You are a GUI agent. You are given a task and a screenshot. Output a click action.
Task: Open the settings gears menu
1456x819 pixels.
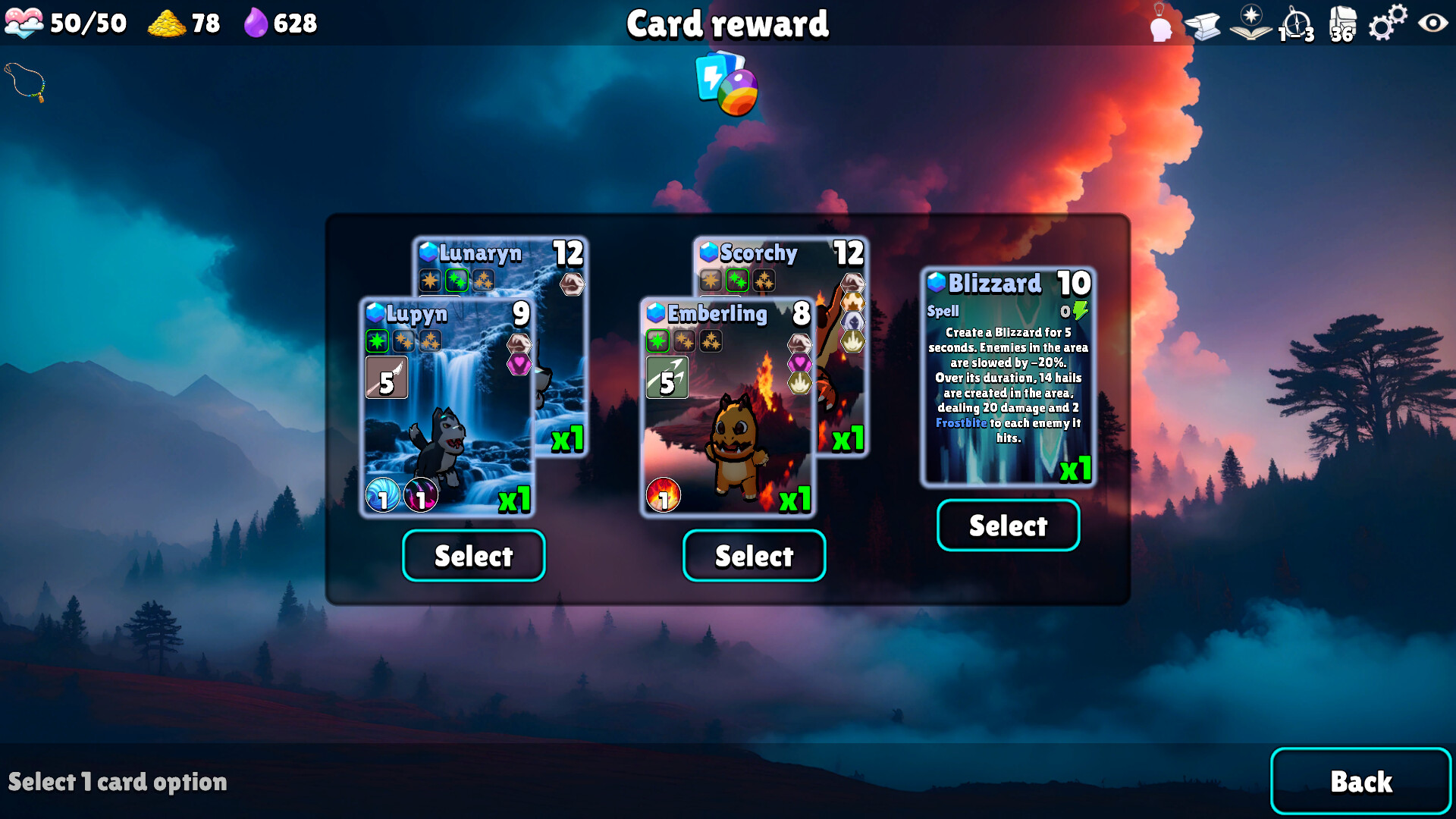click(x=1387, y=23)
